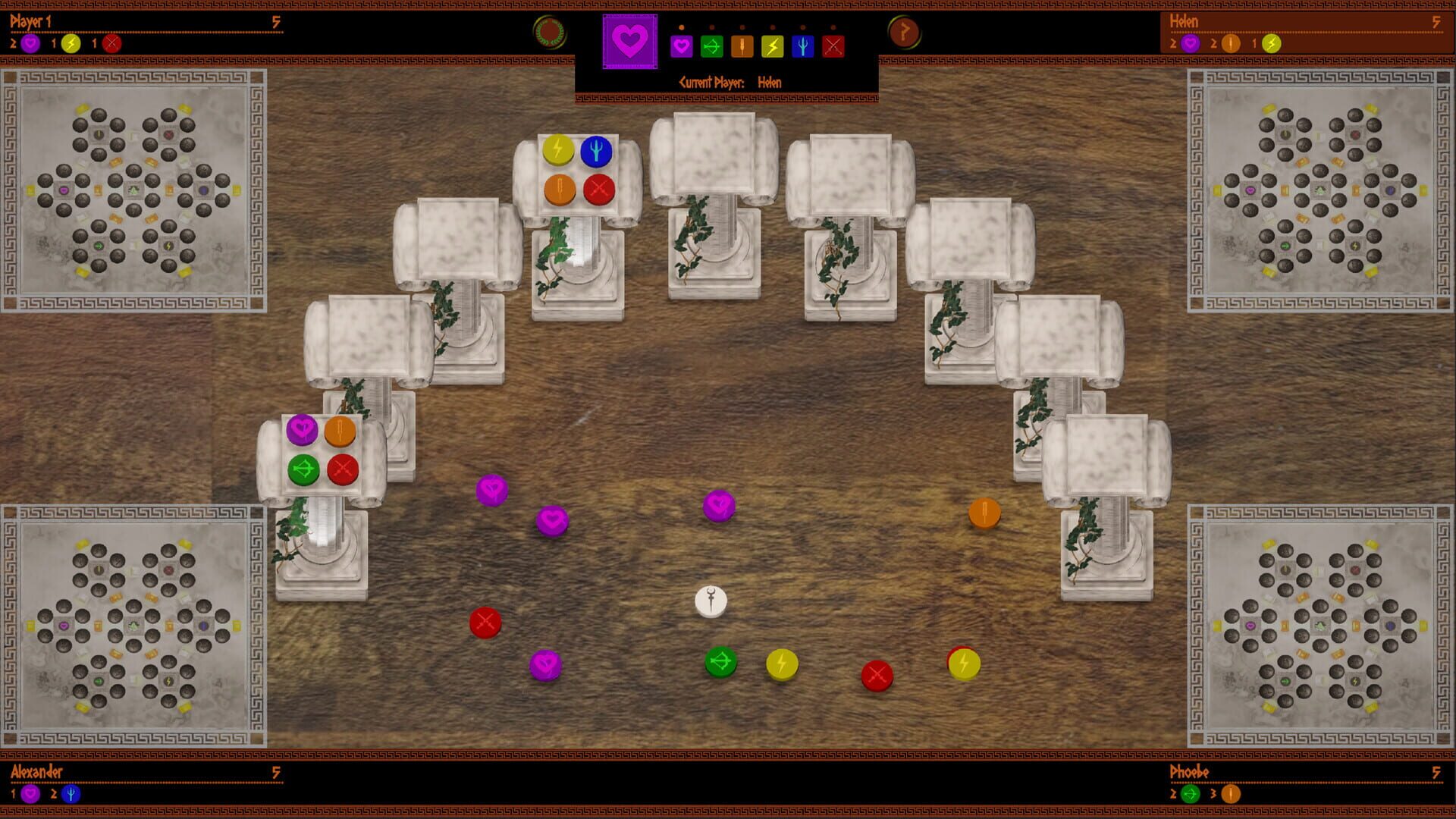
Task: Toggle the dot above the lightning icon
Action: [772, 28]
